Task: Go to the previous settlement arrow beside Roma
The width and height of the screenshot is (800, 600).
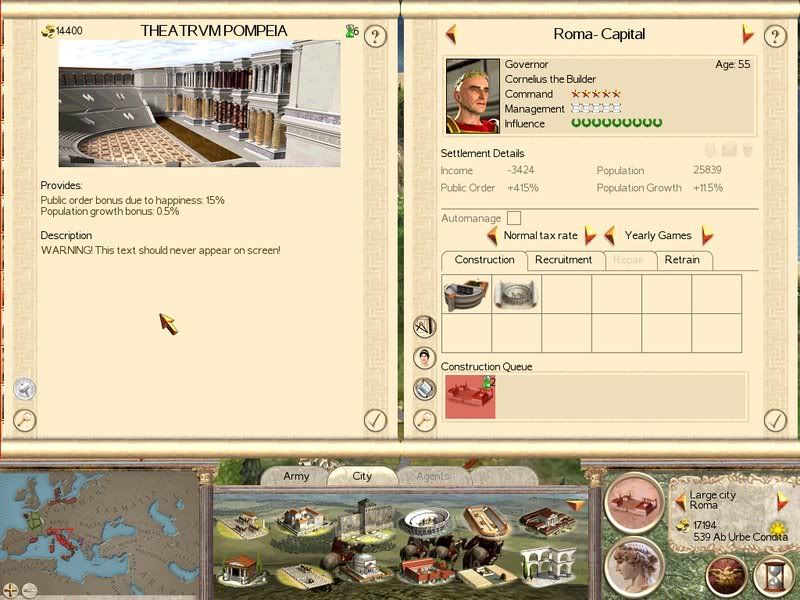Action: point(452,34)
